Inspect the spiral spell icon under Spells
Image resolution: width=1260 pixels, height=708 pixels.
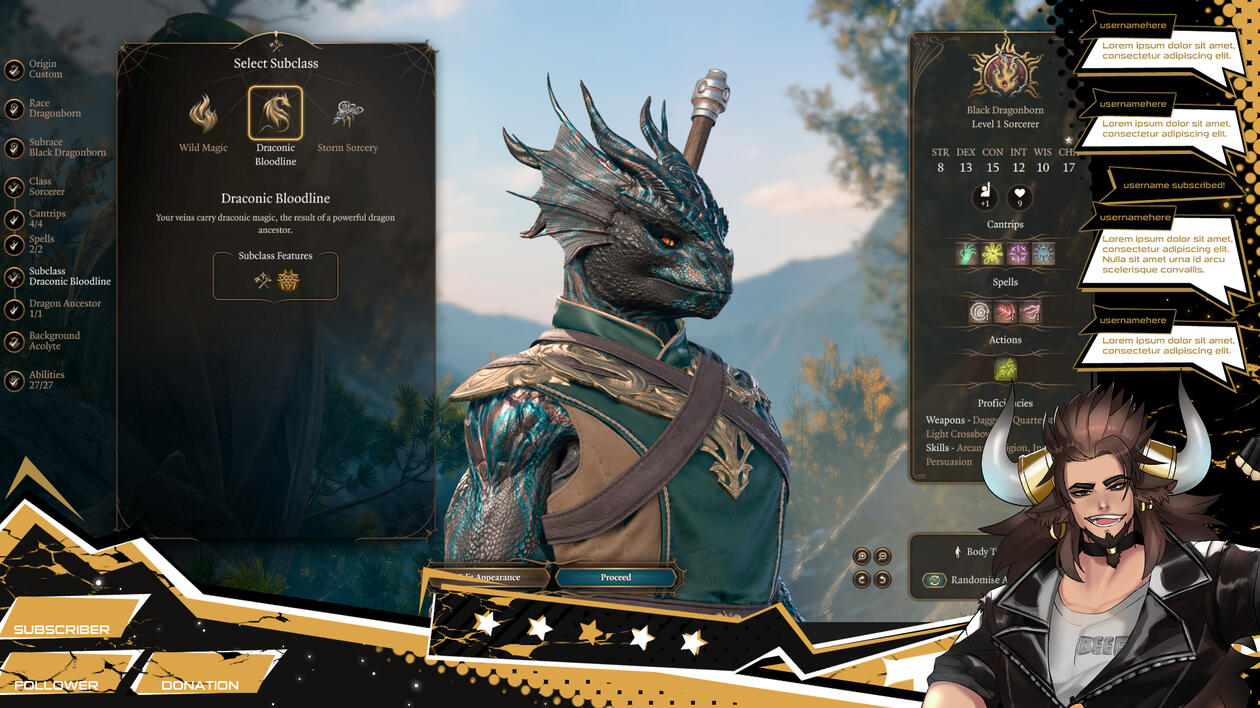tap(980, 312)
